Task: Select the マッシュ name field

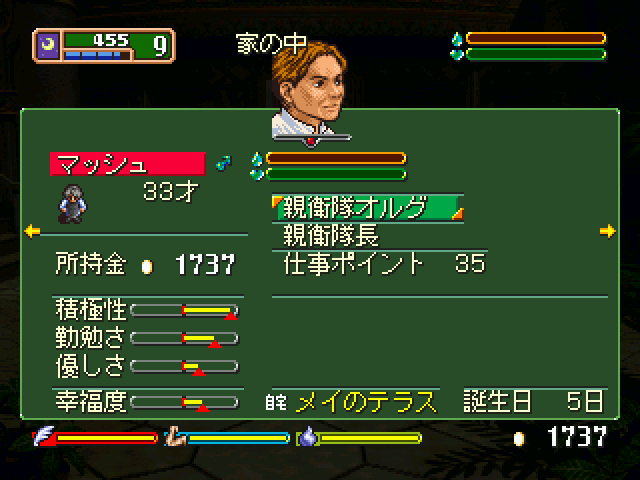Action: click(x=127, y=163)
